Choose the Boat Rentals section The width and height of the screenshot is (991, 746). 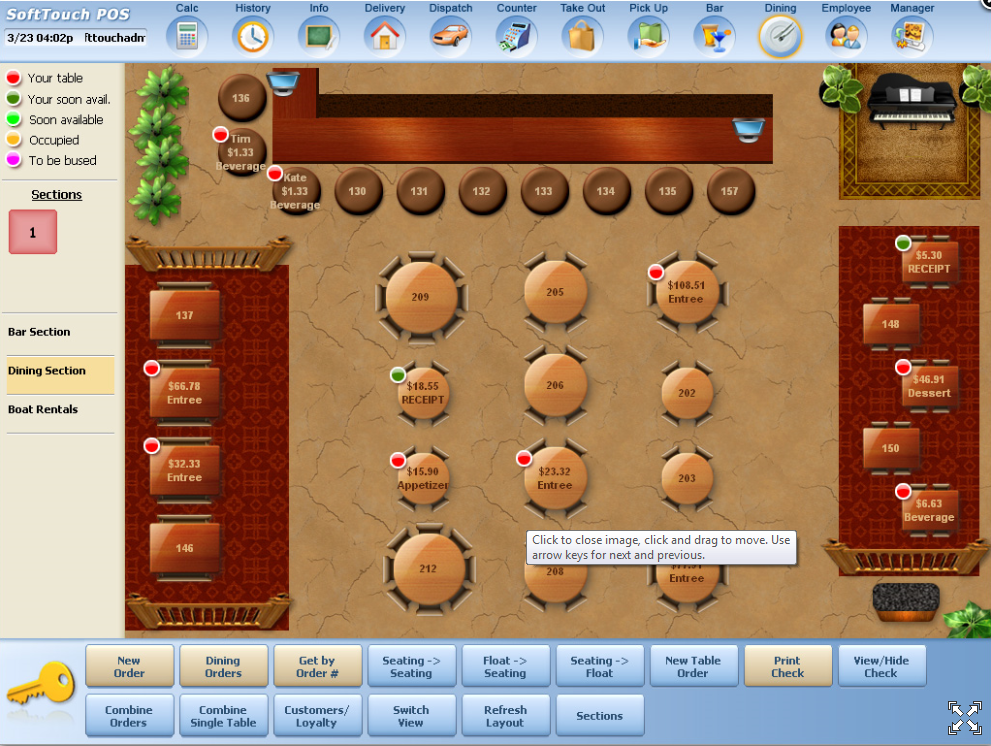click(x=43, y=409)
